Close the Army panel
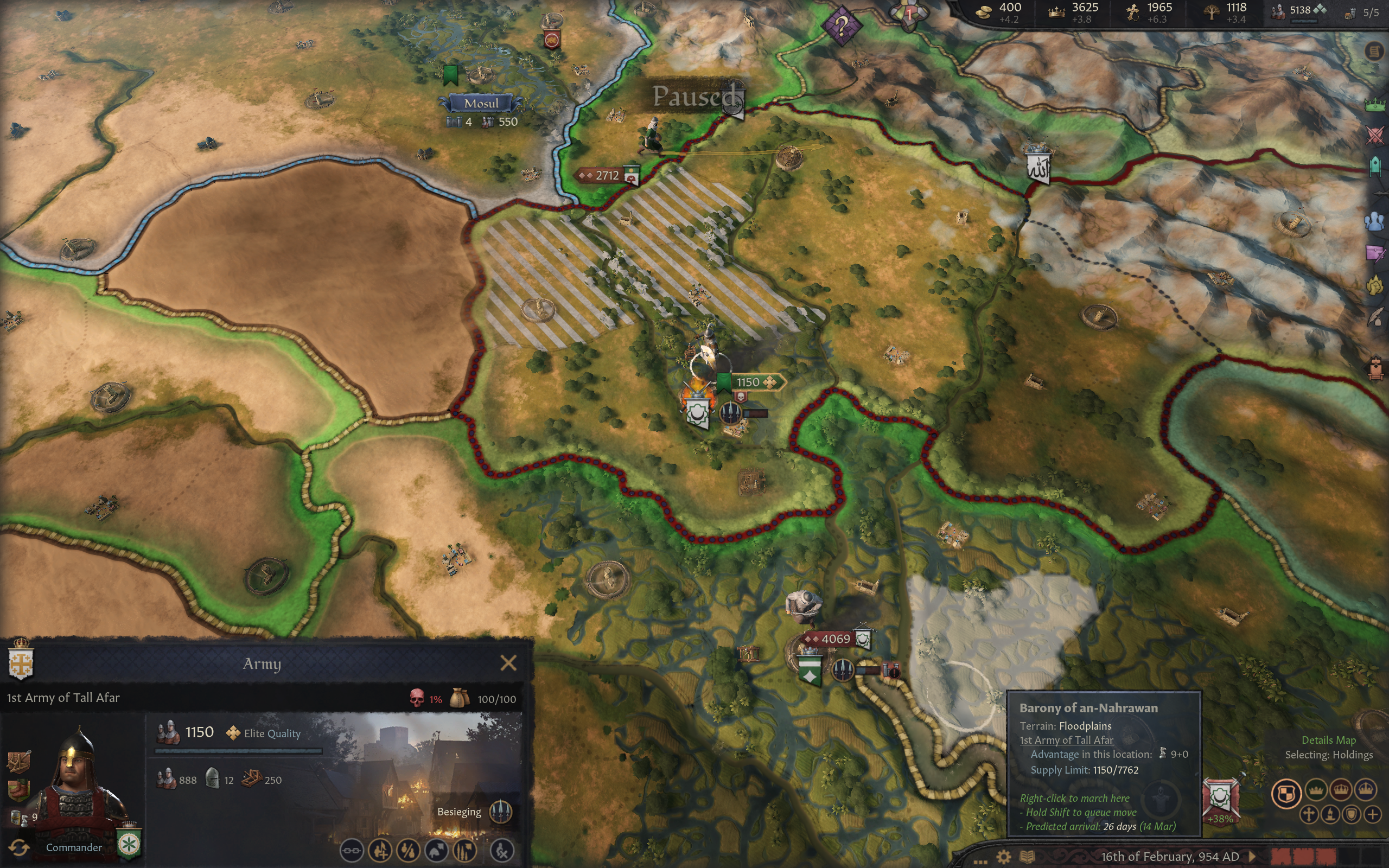 [x=508, y=663]
